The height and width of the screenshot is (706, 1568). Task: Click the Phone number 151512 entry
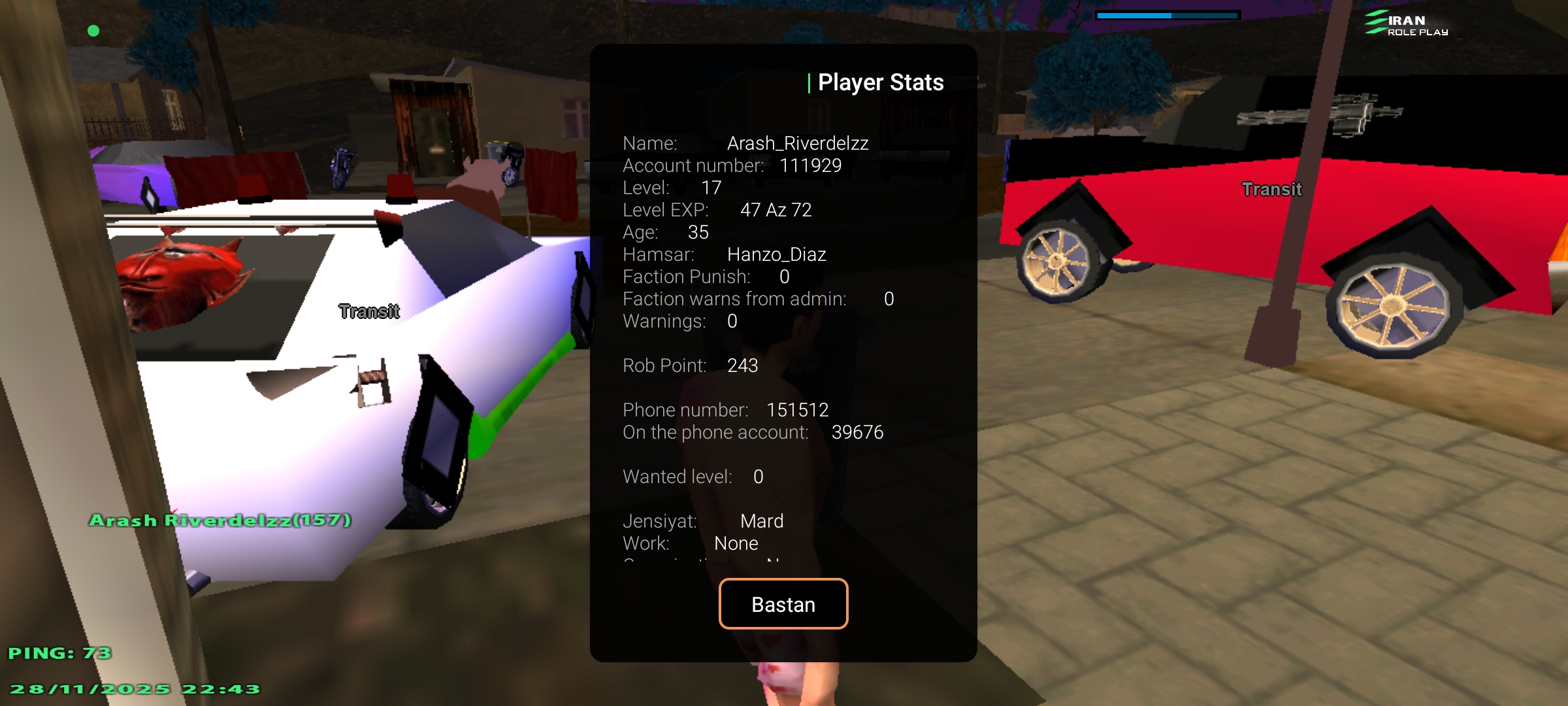[x=725, y=409]
